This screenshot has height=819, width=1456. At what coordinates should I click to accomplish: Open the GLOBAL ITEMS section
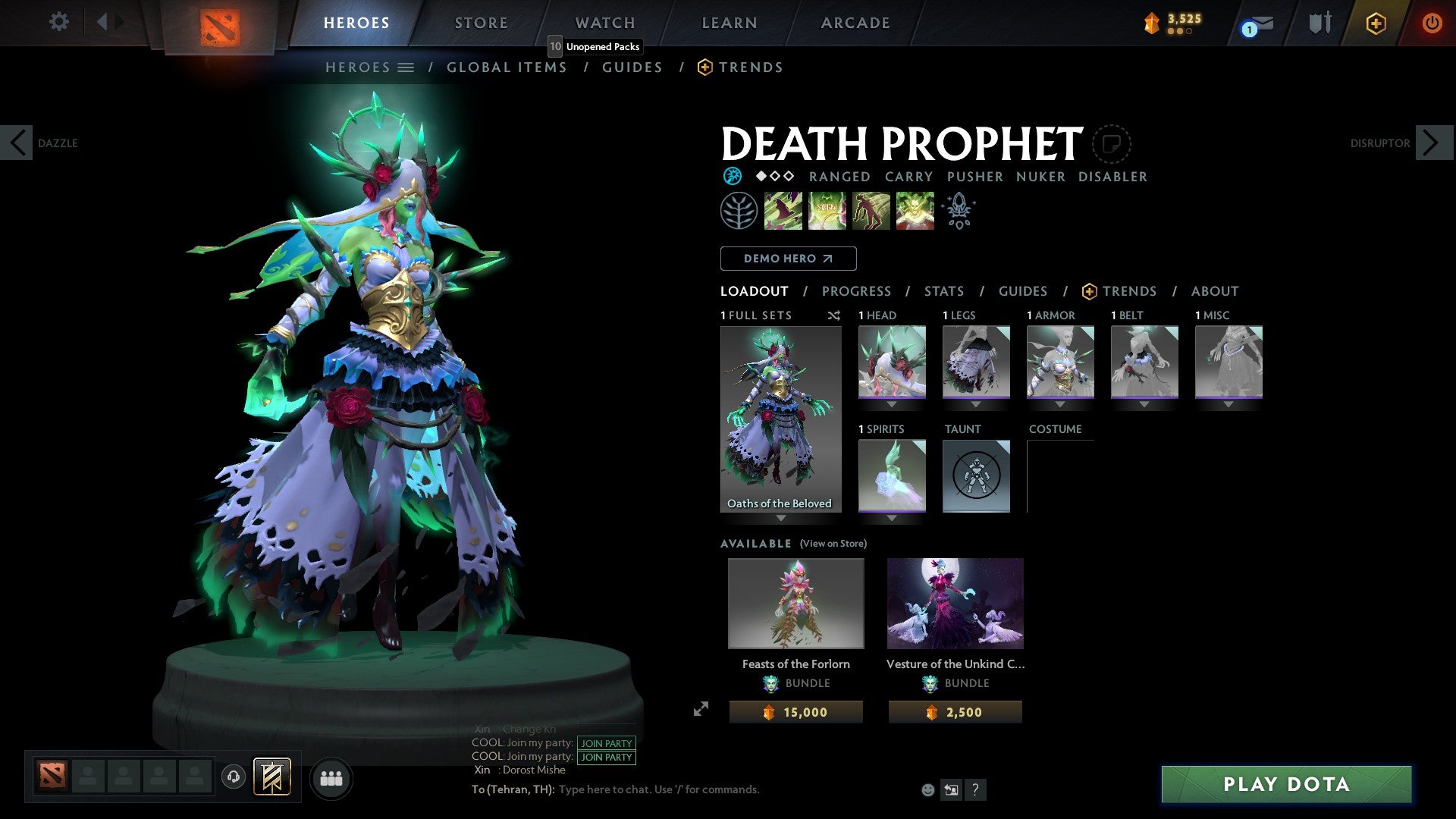click(507, 67)
